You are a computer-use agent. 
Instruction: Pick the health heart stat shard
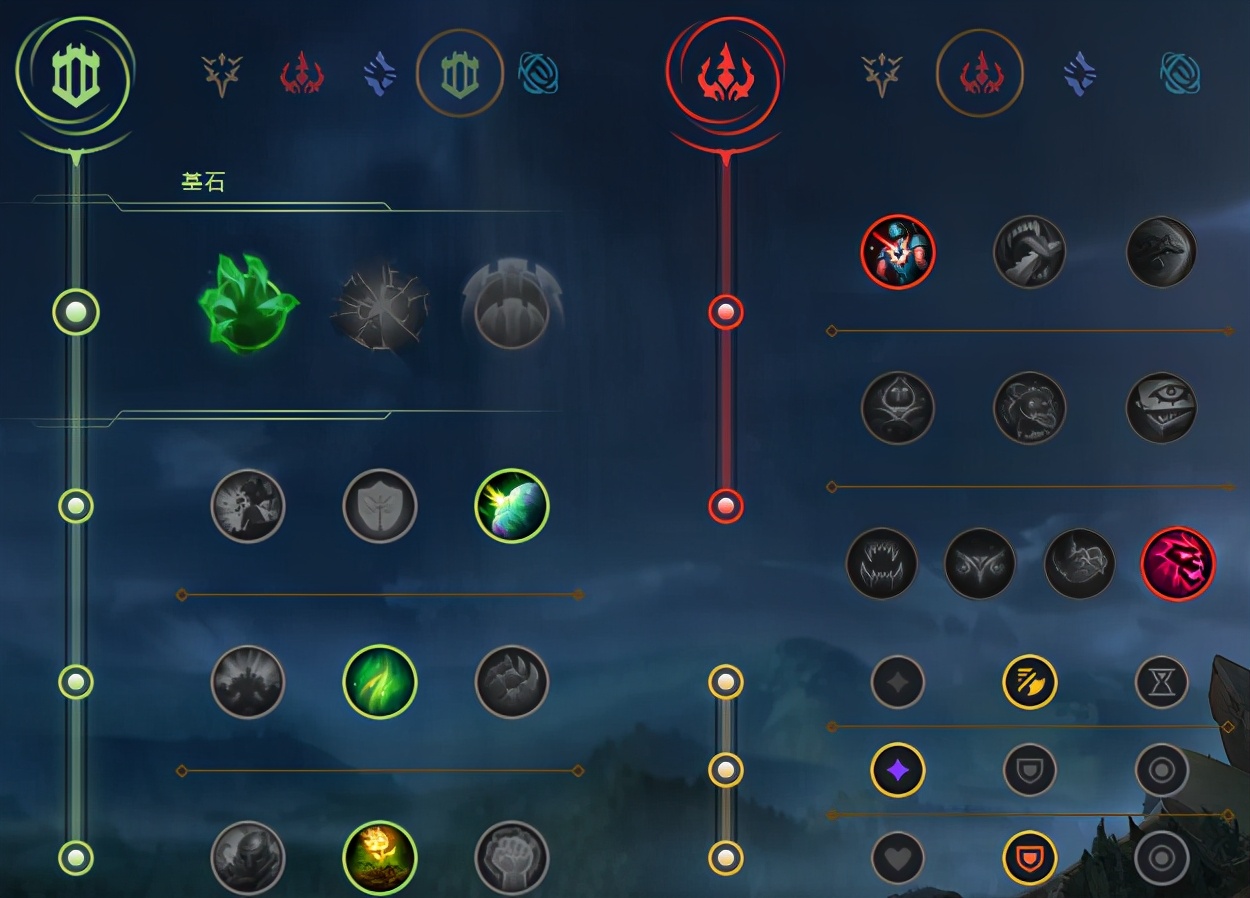tap(897, 857)
